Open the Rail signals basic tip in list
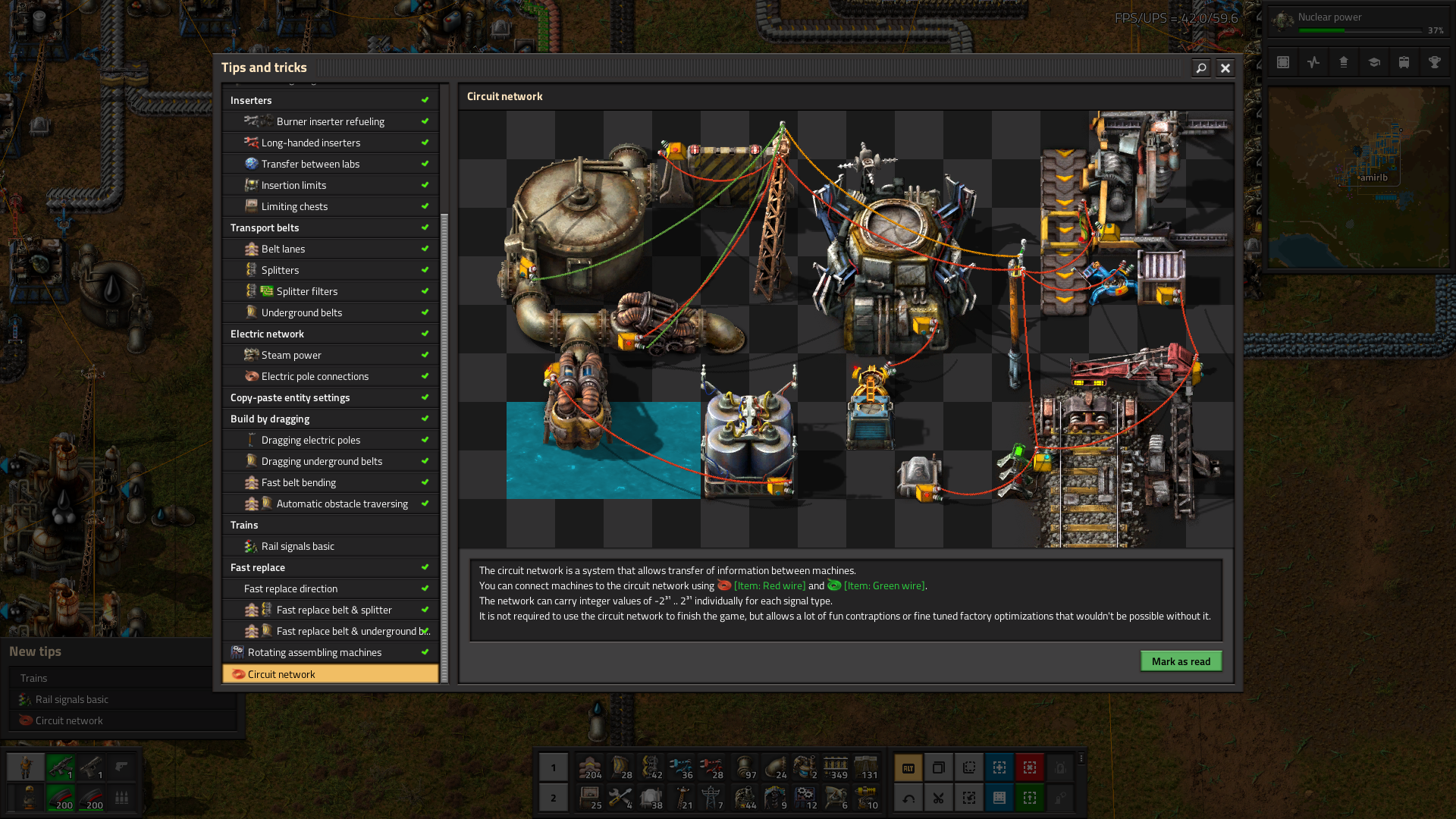This screenshot has width=1456, height=819. click(297, 546)
